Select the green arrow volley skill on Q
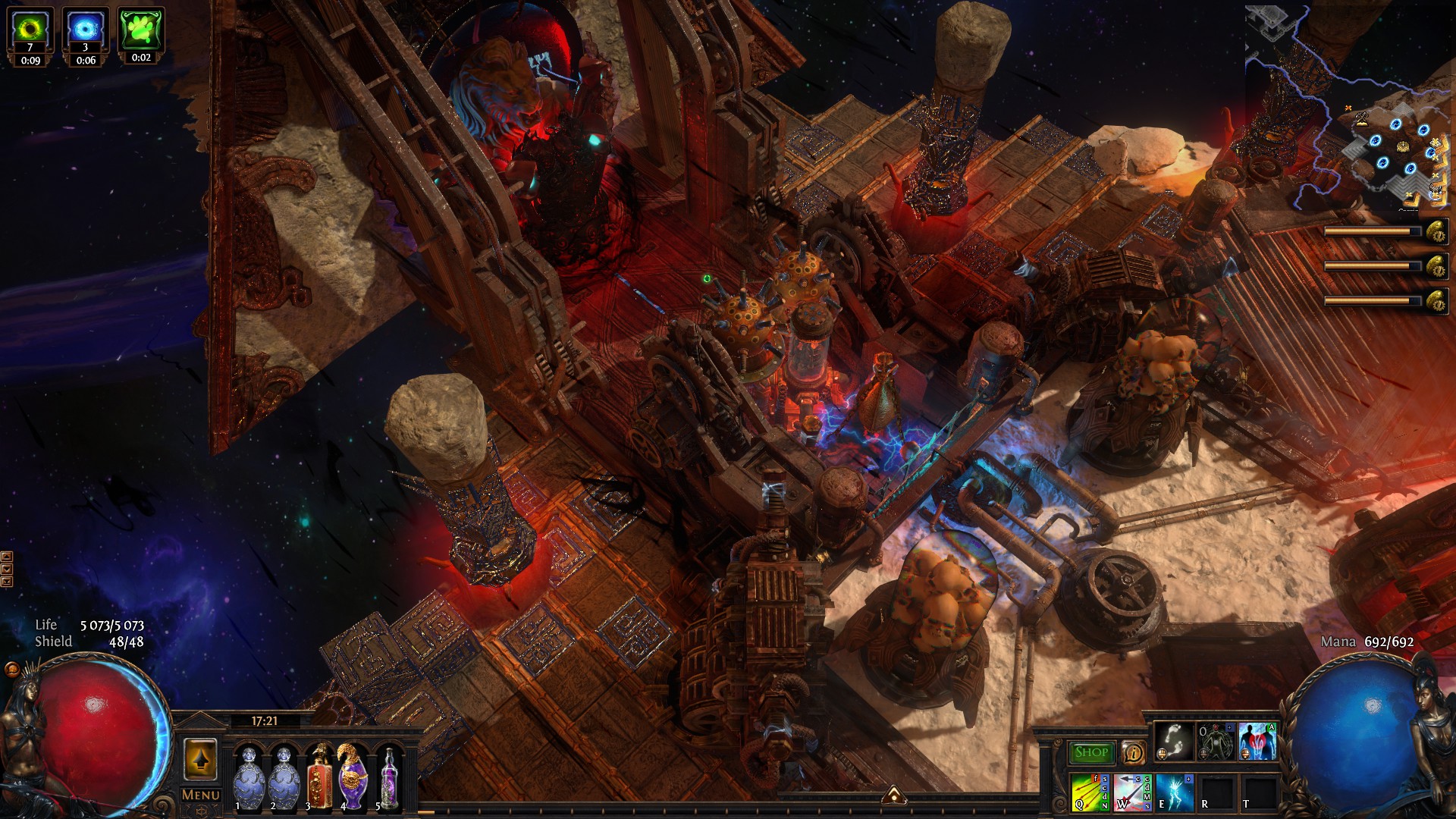Viewport: 1456px width, 819px height. [1090, 792]
